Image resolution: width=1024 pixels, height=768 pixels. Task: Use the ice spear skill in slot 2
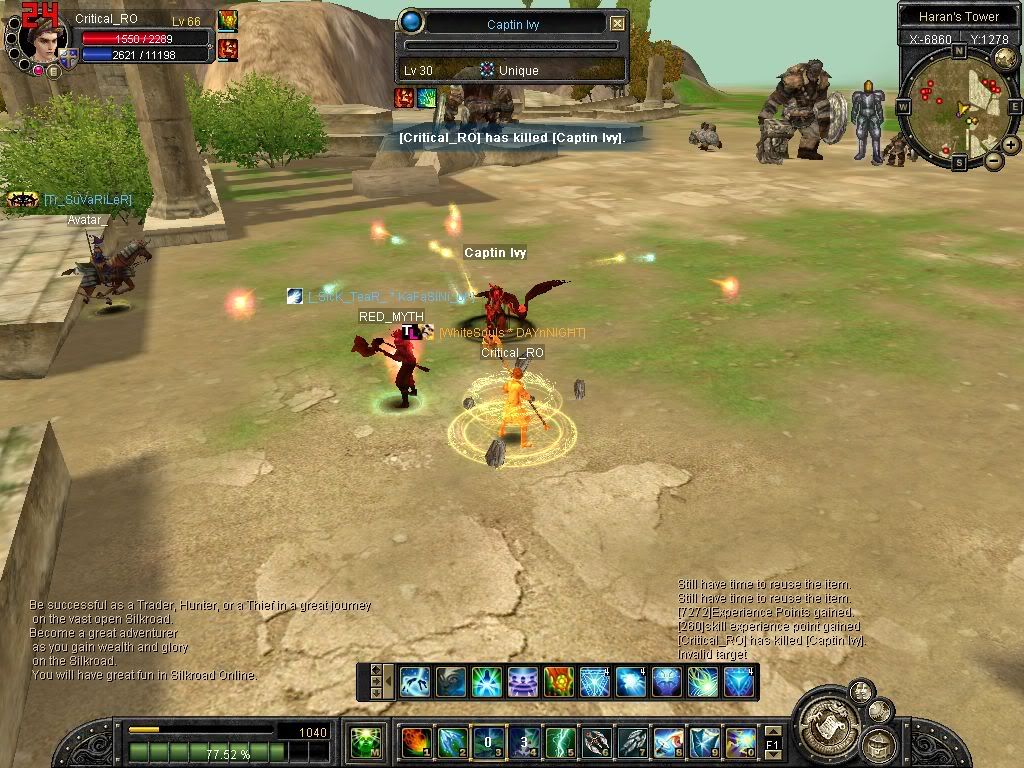tap(451, 742)
